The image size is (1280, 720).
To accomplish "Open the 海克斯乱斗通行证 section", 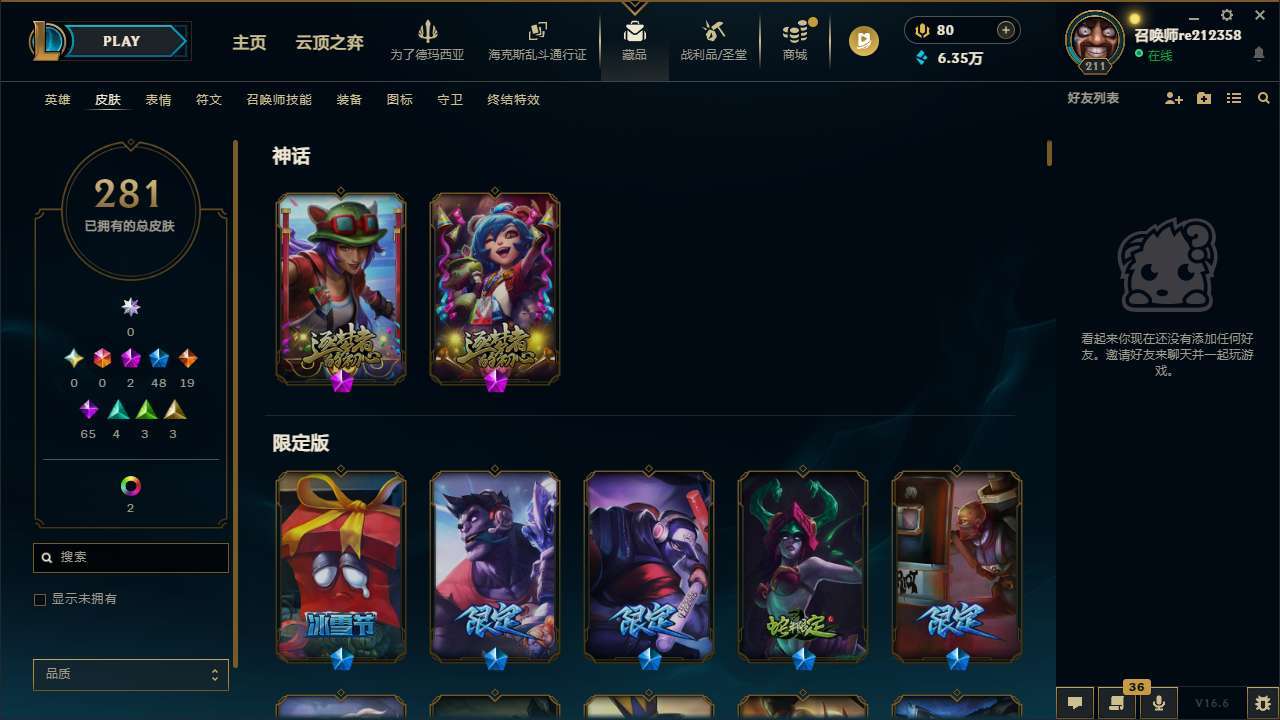I will click(537, 40).
